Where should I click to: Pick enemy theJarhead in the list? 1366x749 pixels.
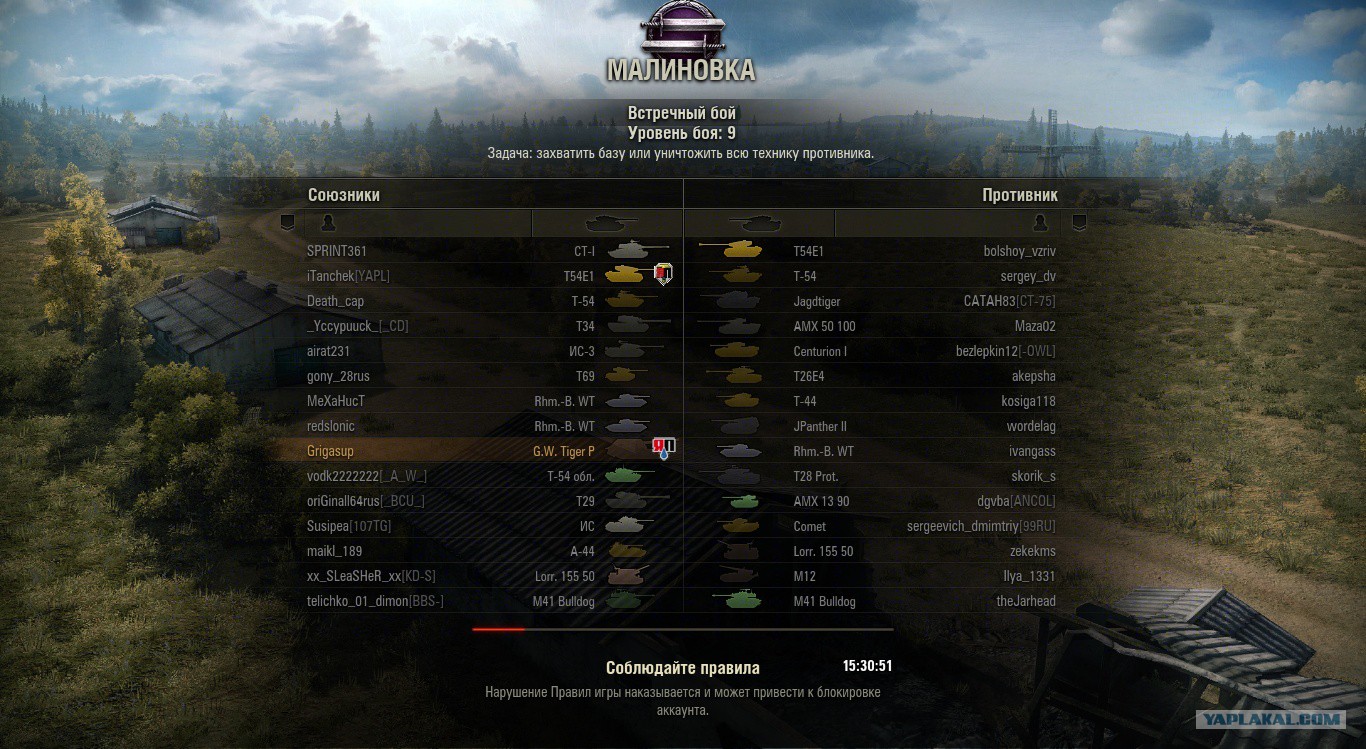click(1026, 601)
